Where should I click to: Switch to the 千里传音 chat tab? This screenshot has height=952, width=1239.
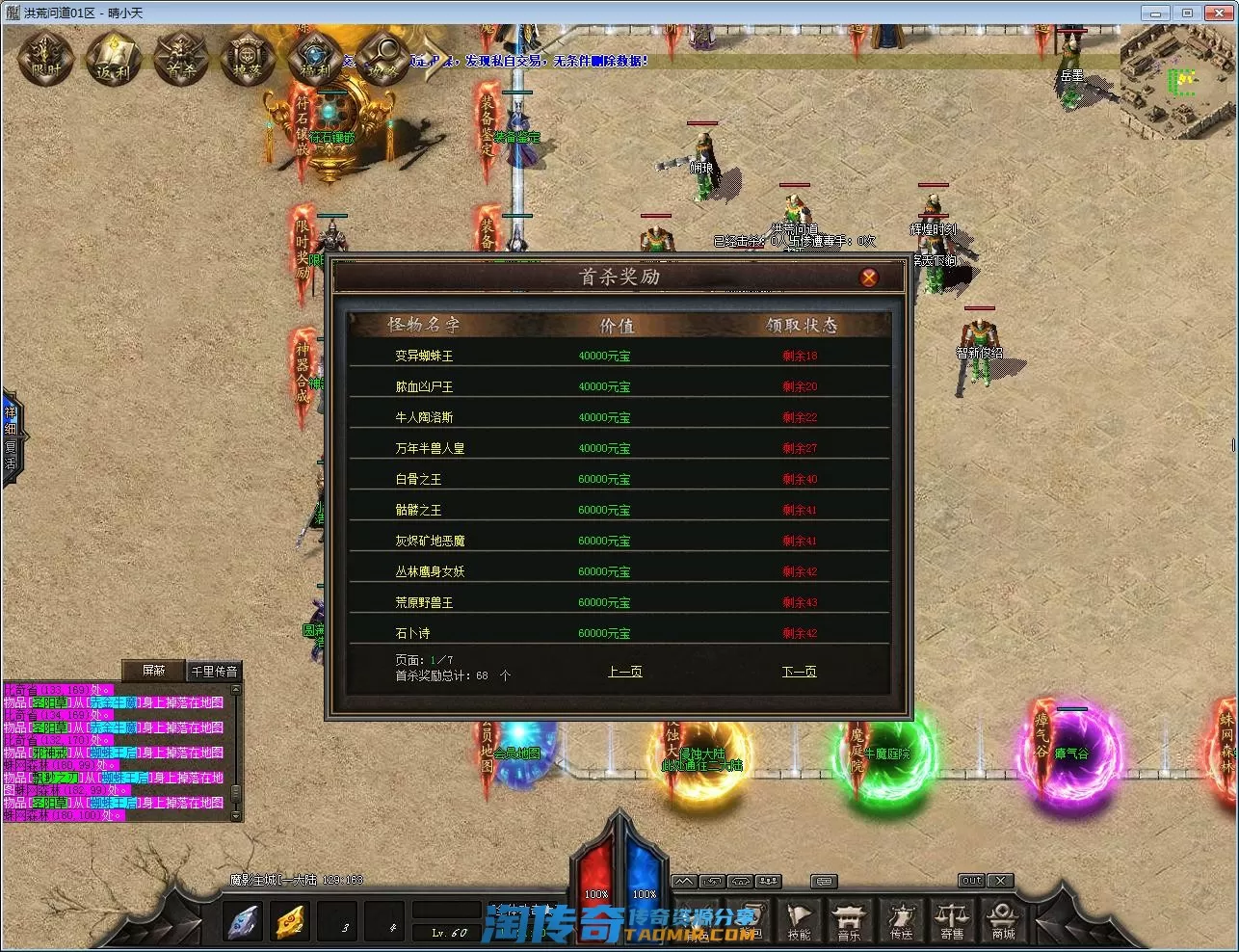point(214,671)
